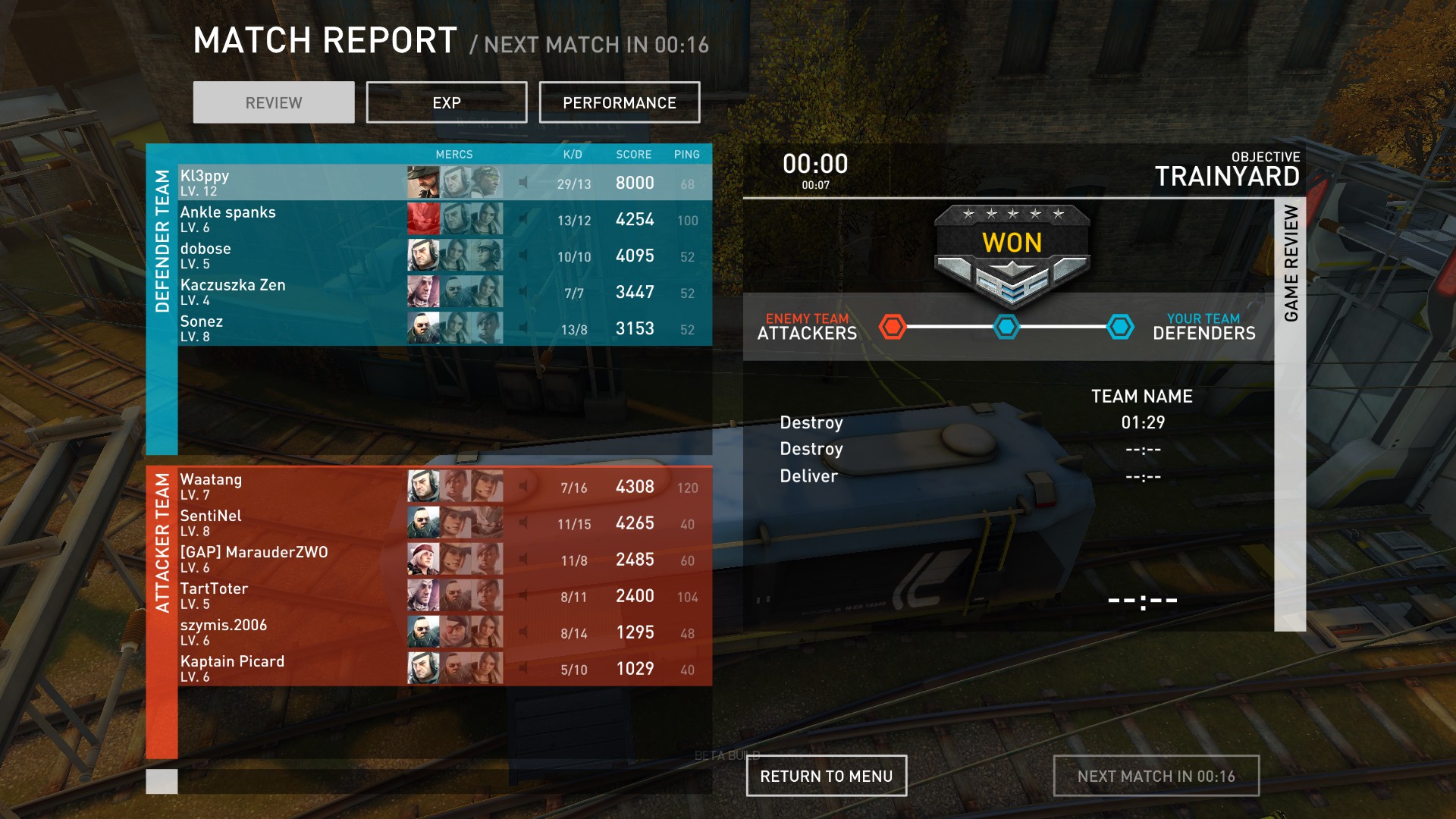Choose Ankle spanks in the scoreboard

(288, 219)
